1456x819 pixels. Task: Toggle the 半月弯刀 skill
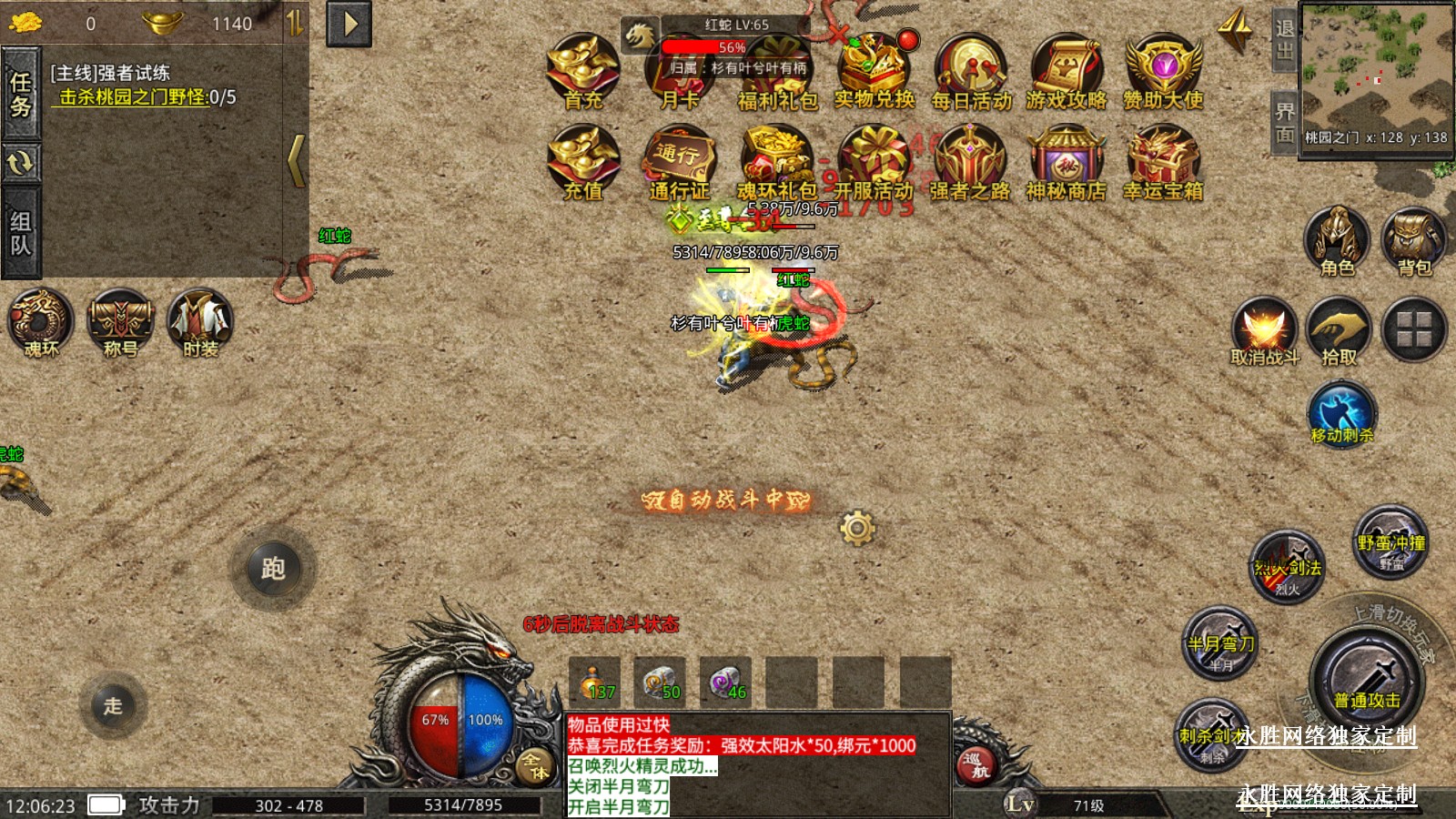[x=1220, y=644]
